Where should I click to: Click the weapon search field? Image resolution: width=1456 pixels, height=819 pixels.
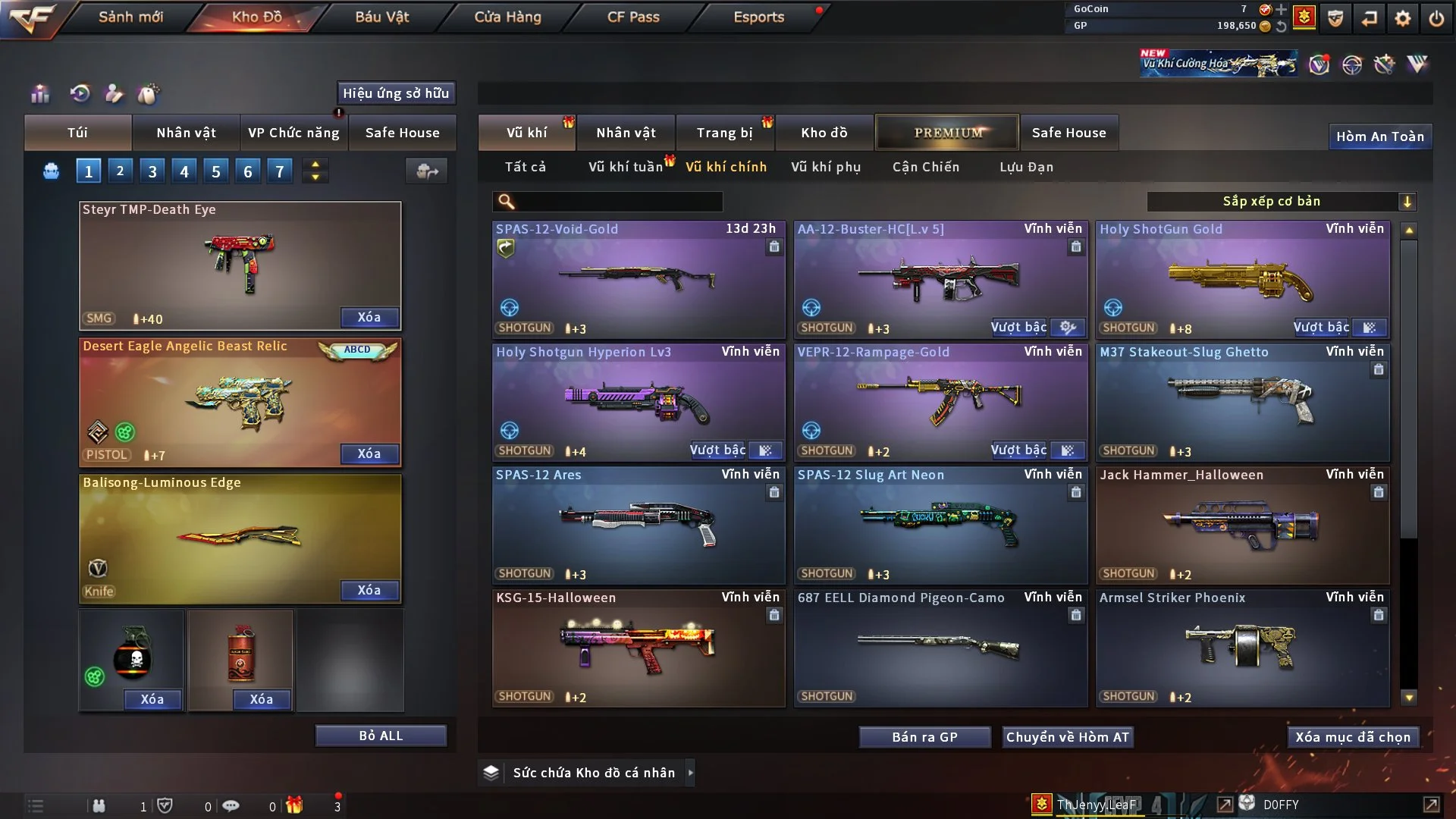point(618,202)
